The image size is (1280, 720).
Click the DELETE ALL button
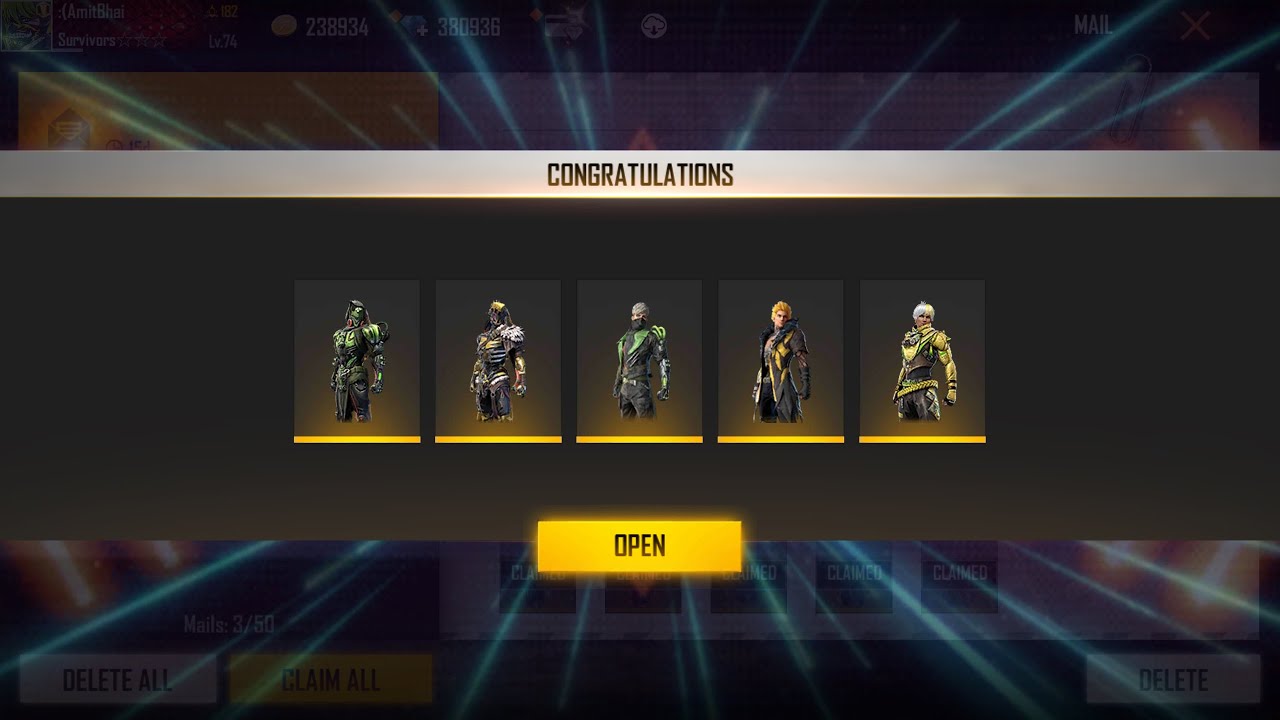pyautogui.click(x=117, y=680)
